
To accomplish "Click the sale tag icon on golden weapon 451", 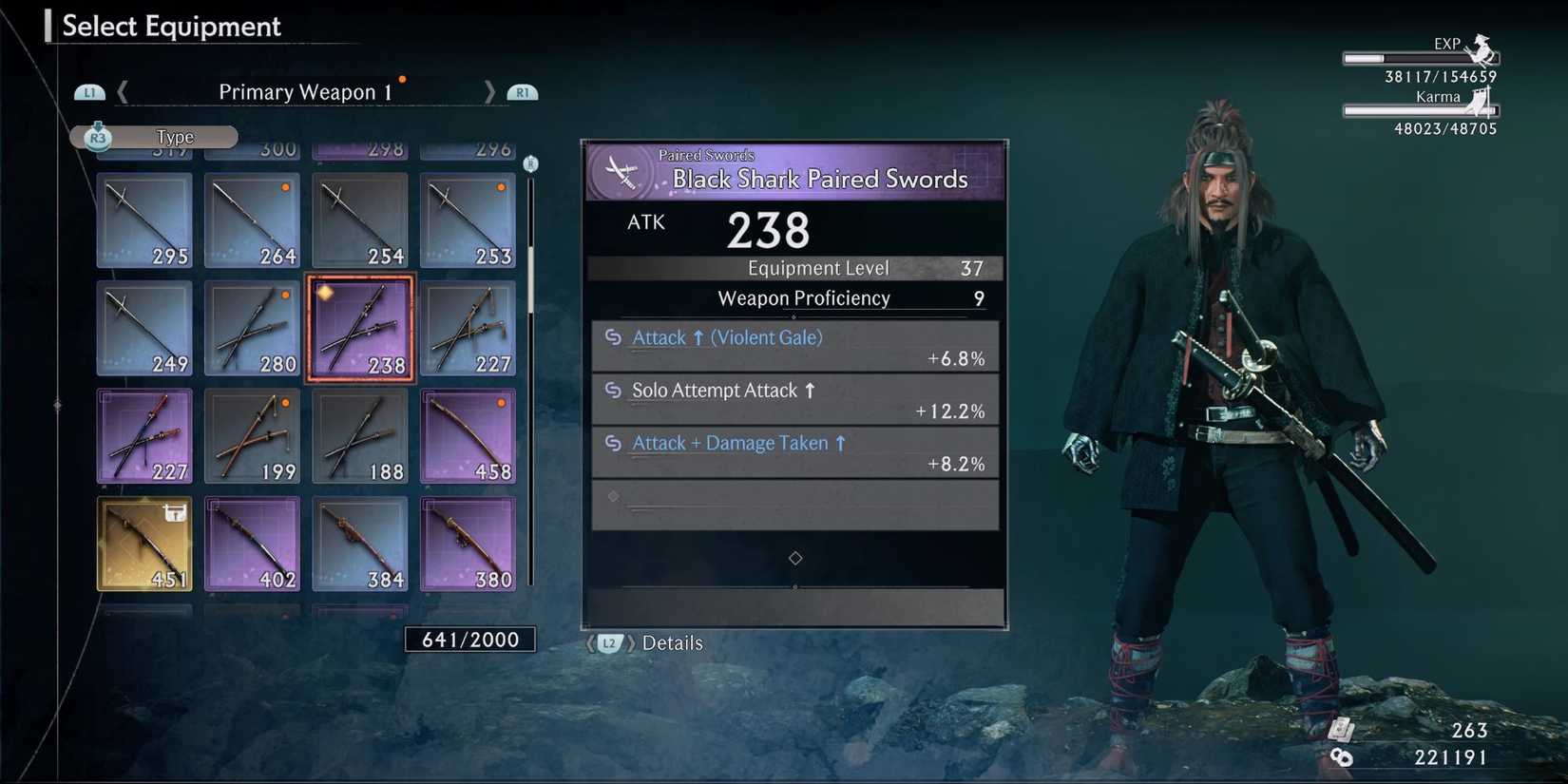I will click(x=173, y=511).
